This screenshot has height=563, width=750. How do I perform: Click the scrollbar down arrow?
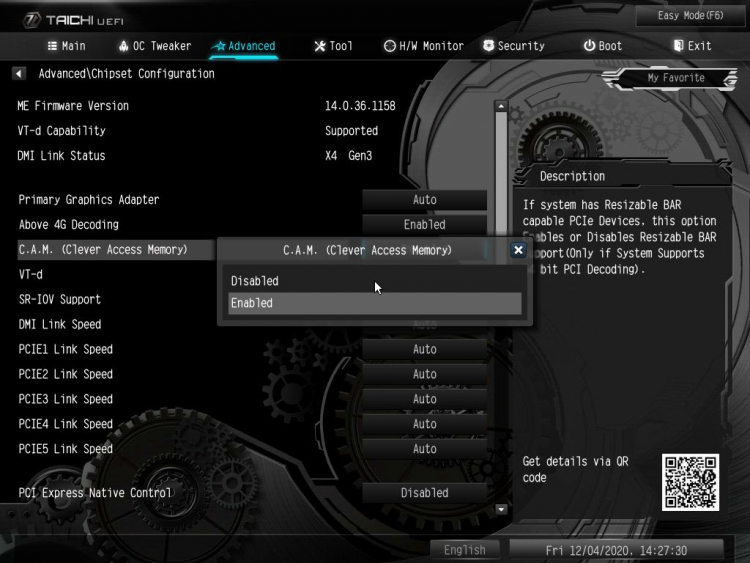pos(502,510)
